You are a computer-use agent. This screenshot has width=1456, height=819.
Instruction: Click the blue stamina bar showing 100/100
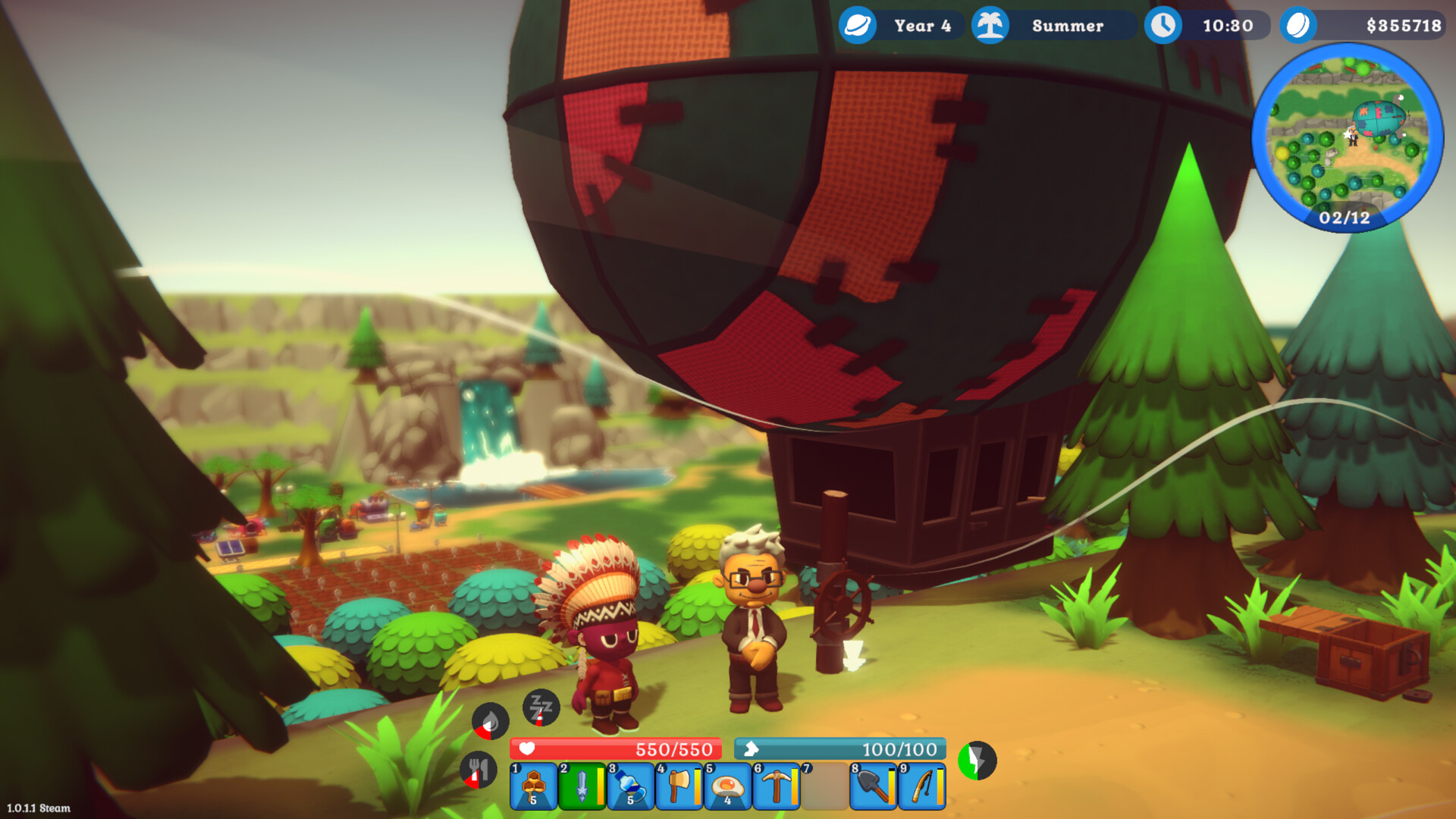point(840,748)
